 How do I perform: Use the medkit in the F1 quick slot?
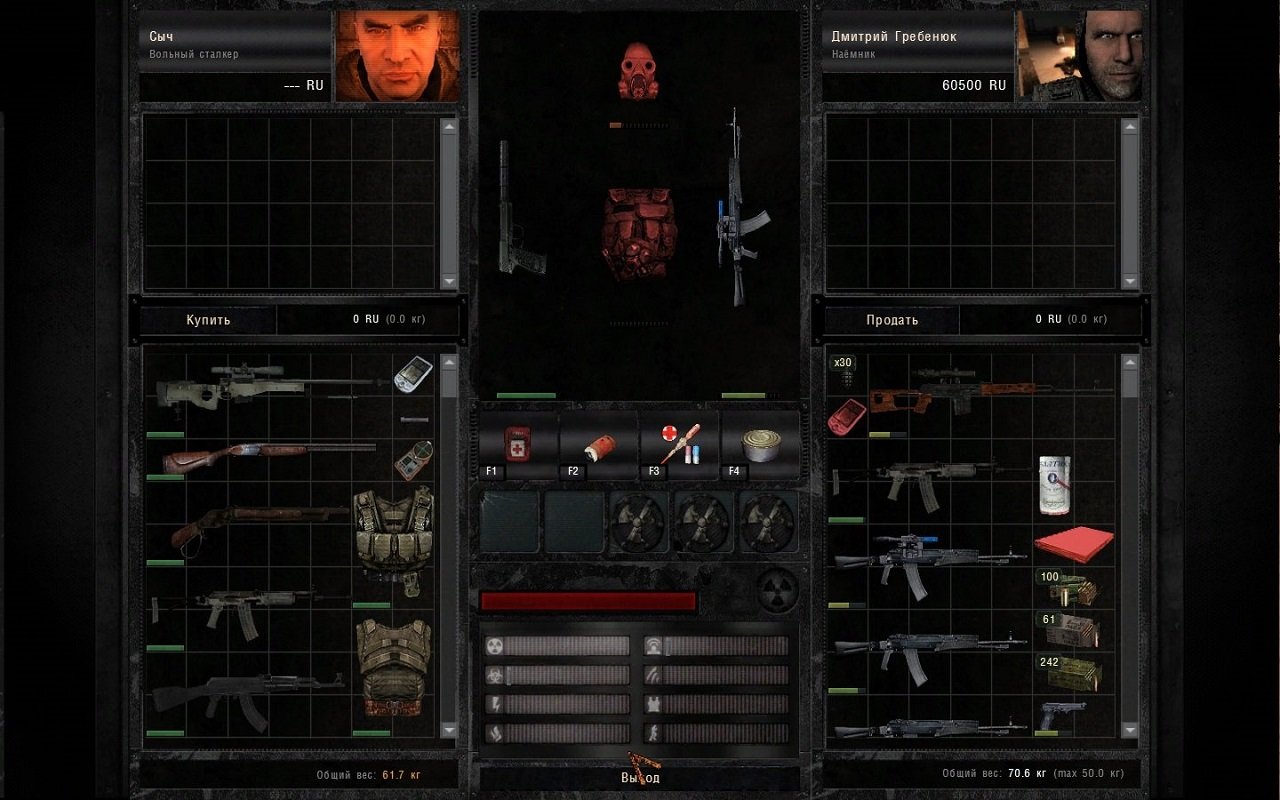pyautogui.click(x=518, y=444)
